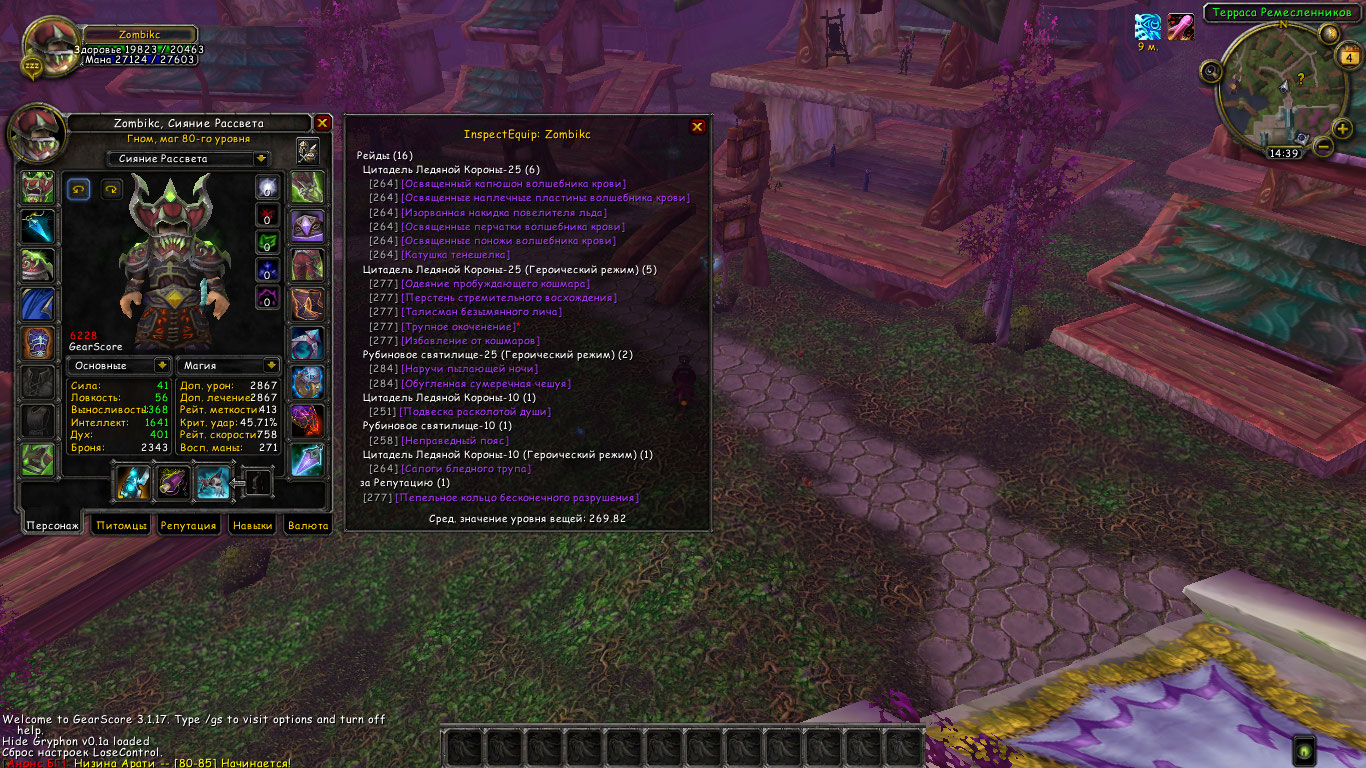Select the Валюта tab
Image resolution: width=1366 pixels, height=768 pixels.
click(x=307, y=525)
